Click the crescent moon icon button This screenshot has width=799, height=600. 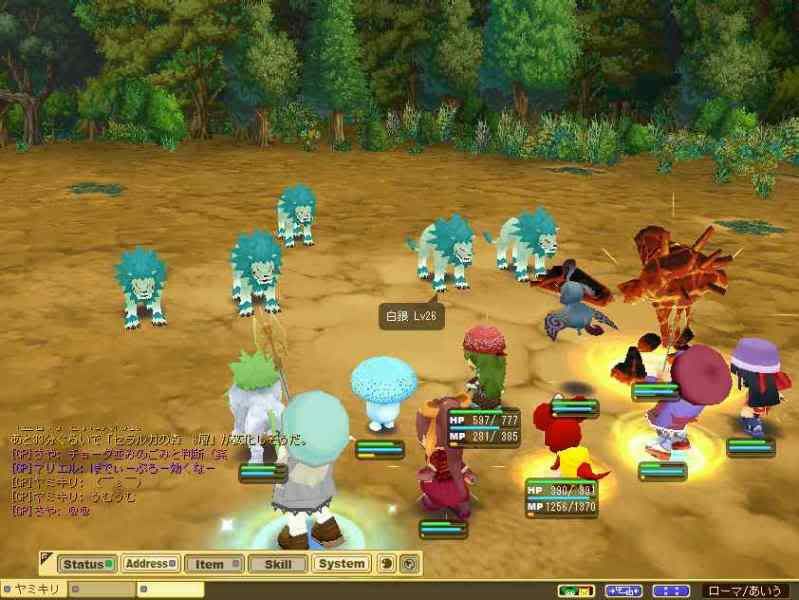coord(388,564)
